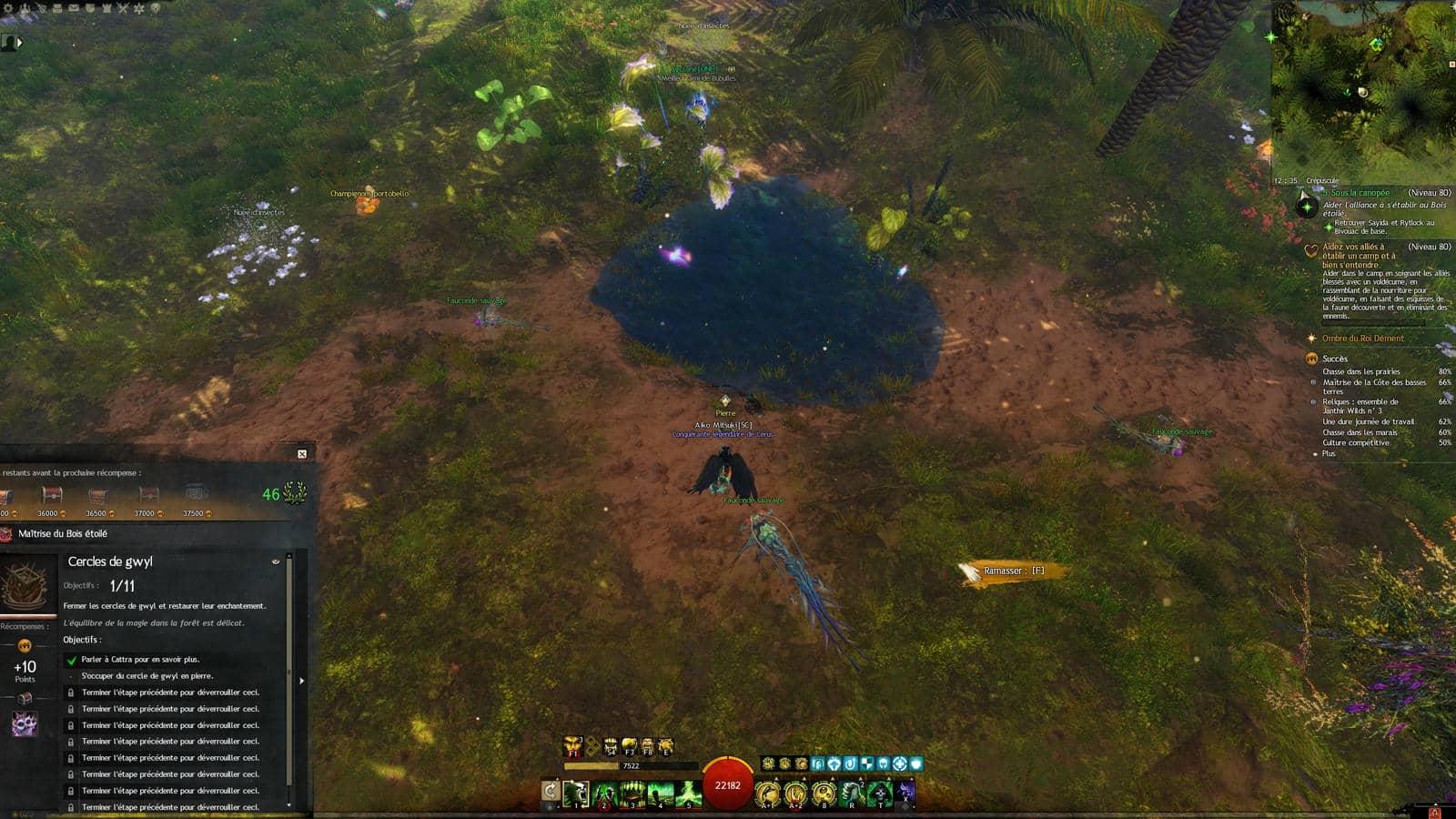Open the Ombre du Roi Dément event entry
The height and width of the screenshot is (819, 1456).
(1362, 339)
